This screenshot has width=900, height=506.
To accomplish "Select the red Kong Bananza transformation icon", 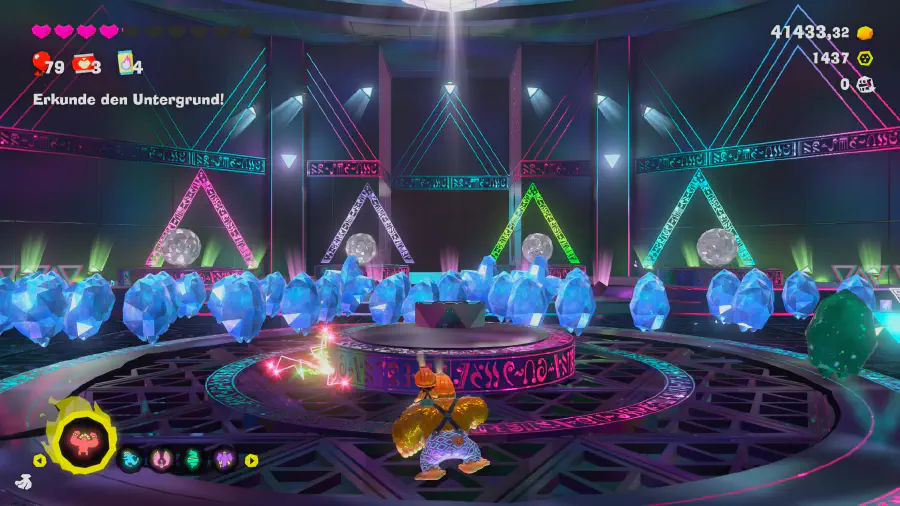I will point(86,439).
